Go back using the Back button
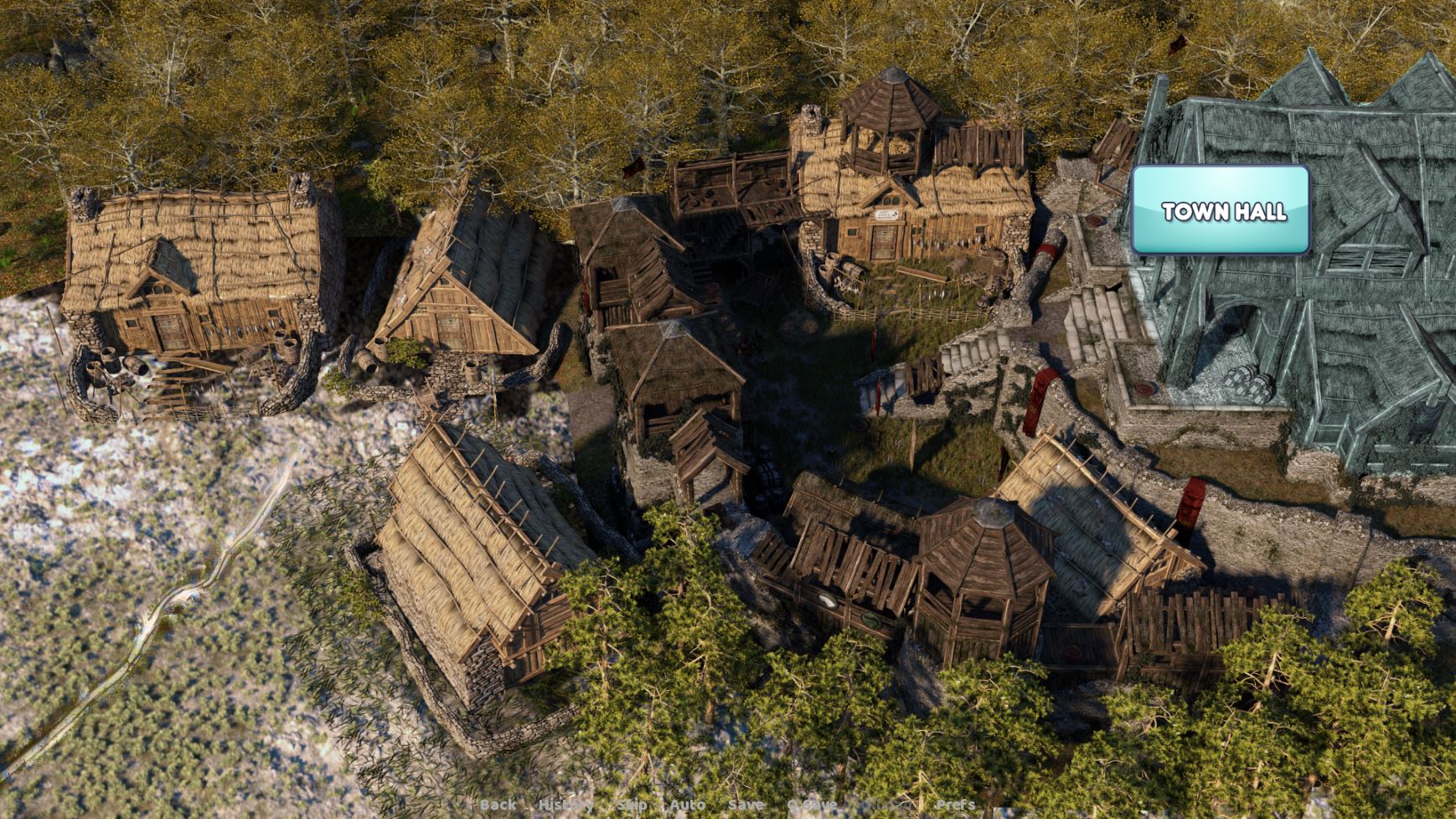 point(498,805)
